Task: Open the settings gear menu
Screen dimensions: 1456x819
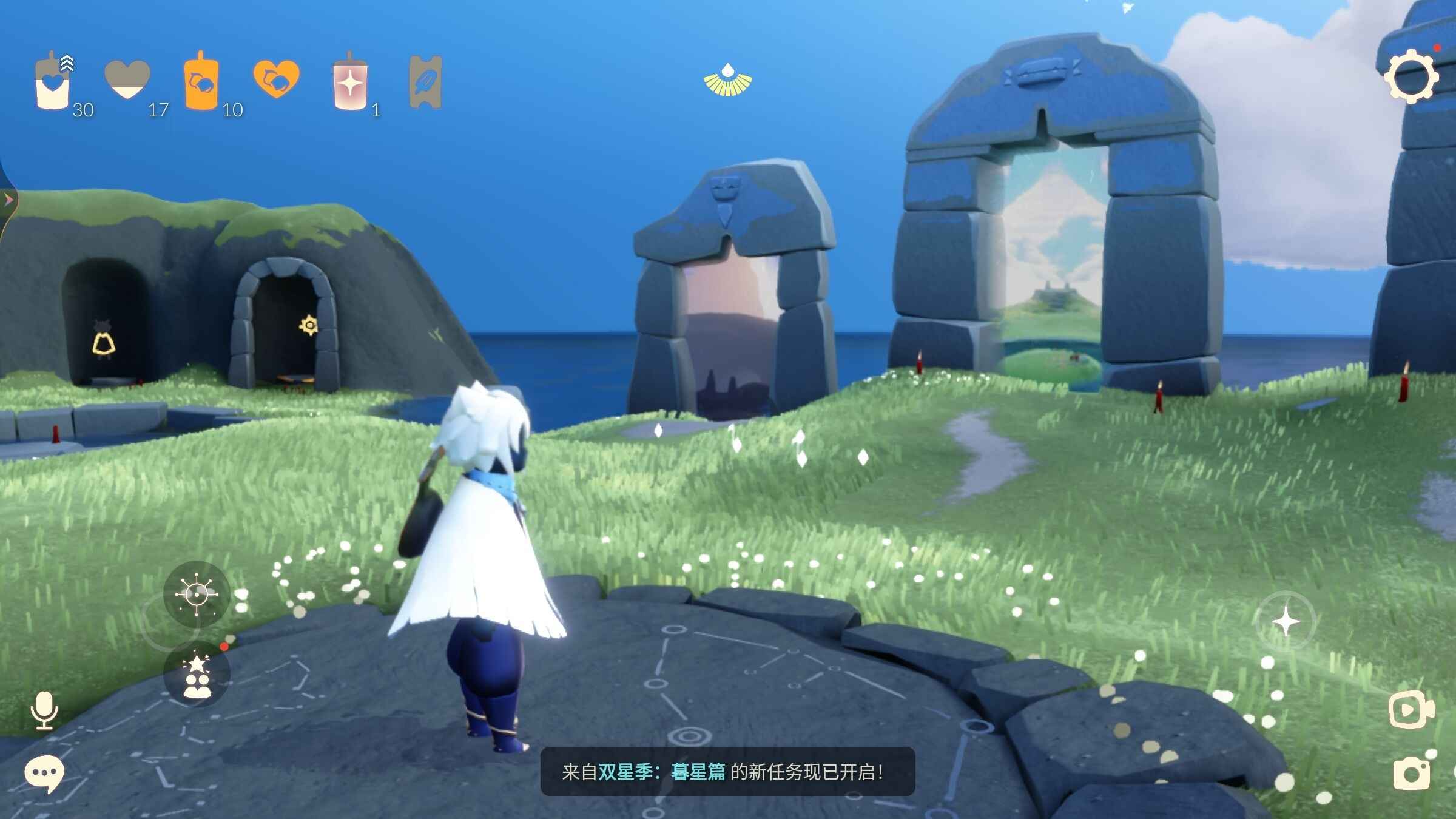Action: (x=1411, y=78)
